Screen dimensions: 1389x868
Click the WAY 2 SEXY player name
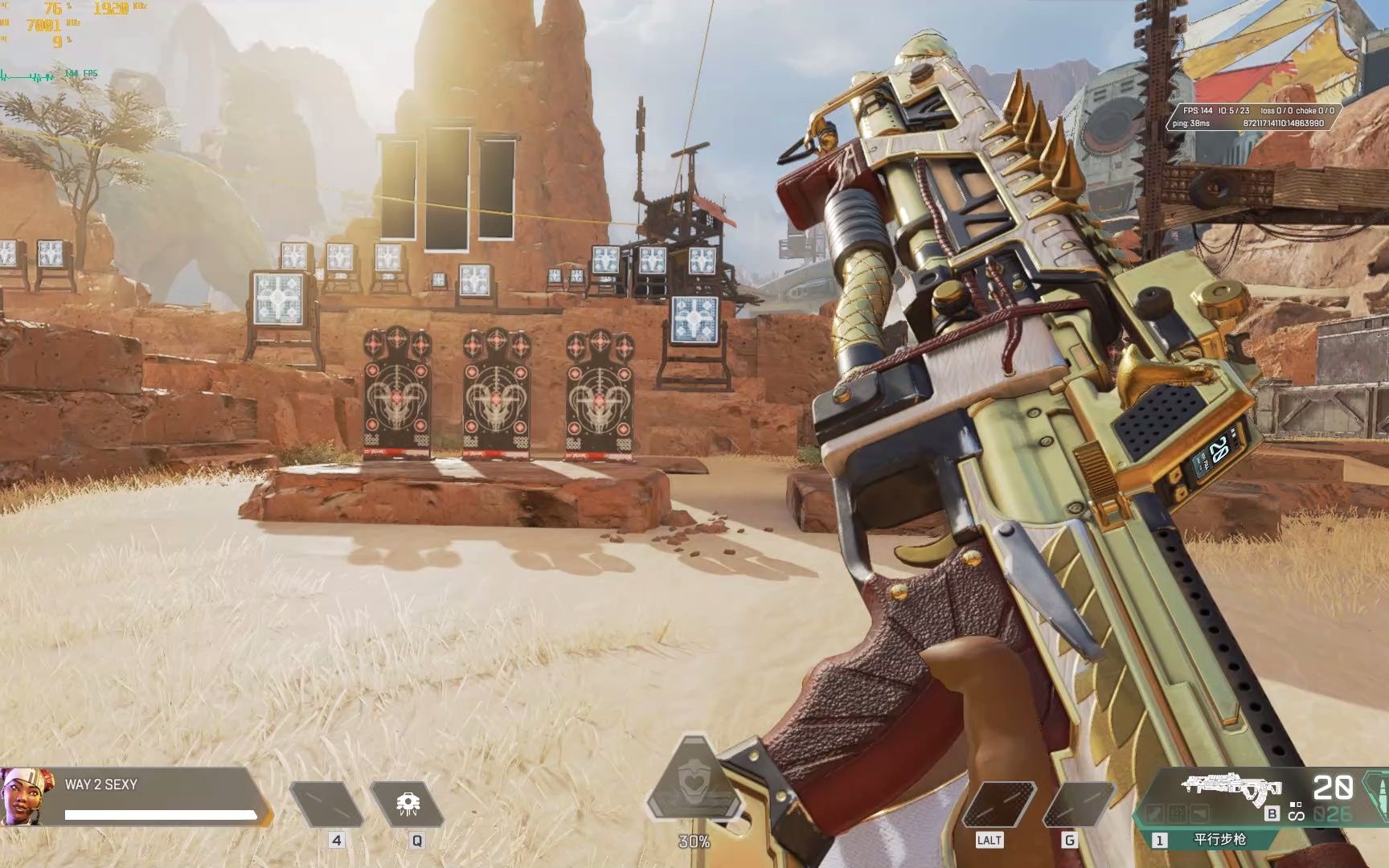(x=101, y=784)
